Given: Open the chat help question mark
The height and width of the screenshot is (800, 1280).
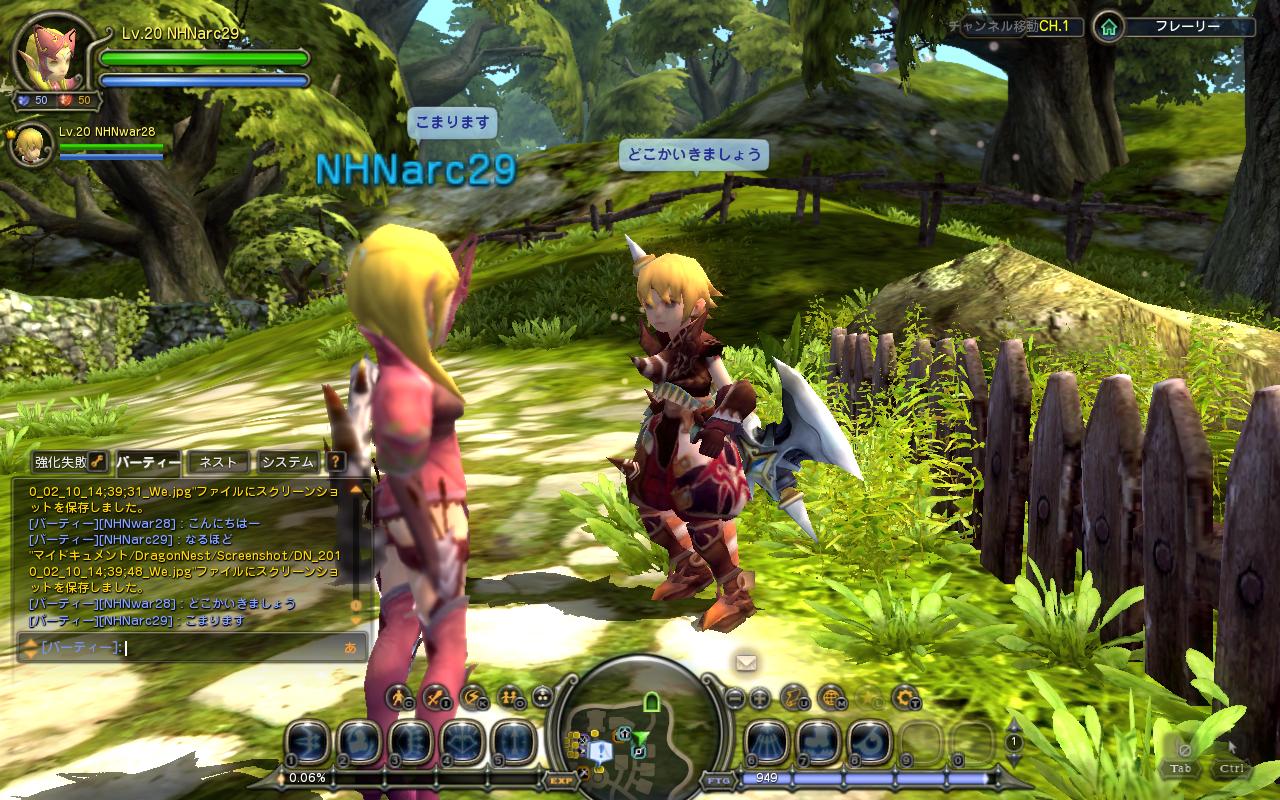Looking at the screenshot, I should click(336, 462).
